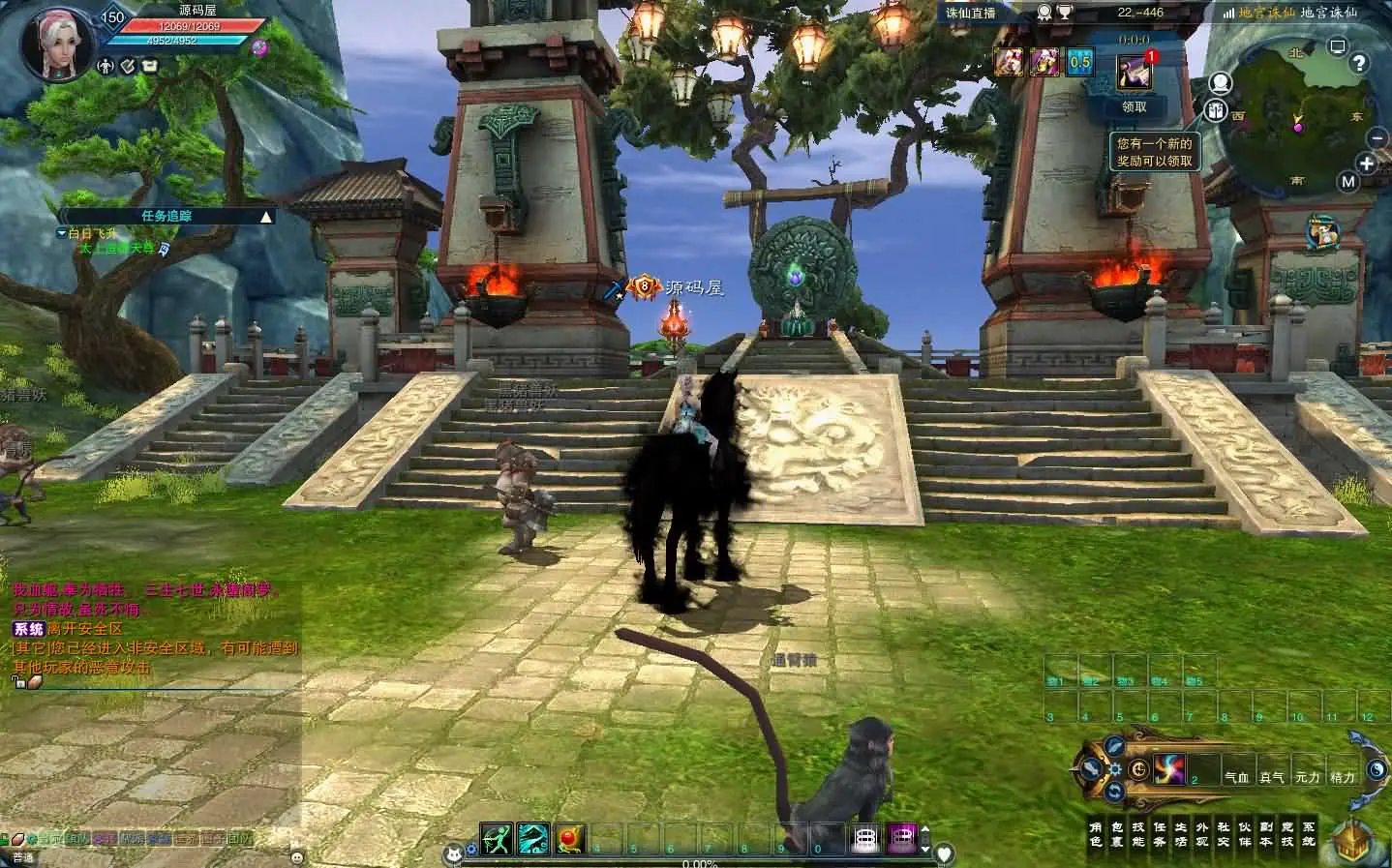Open the 技能 skills menu
This screenshot has height=868, width=1392.
pos(1138,834)
